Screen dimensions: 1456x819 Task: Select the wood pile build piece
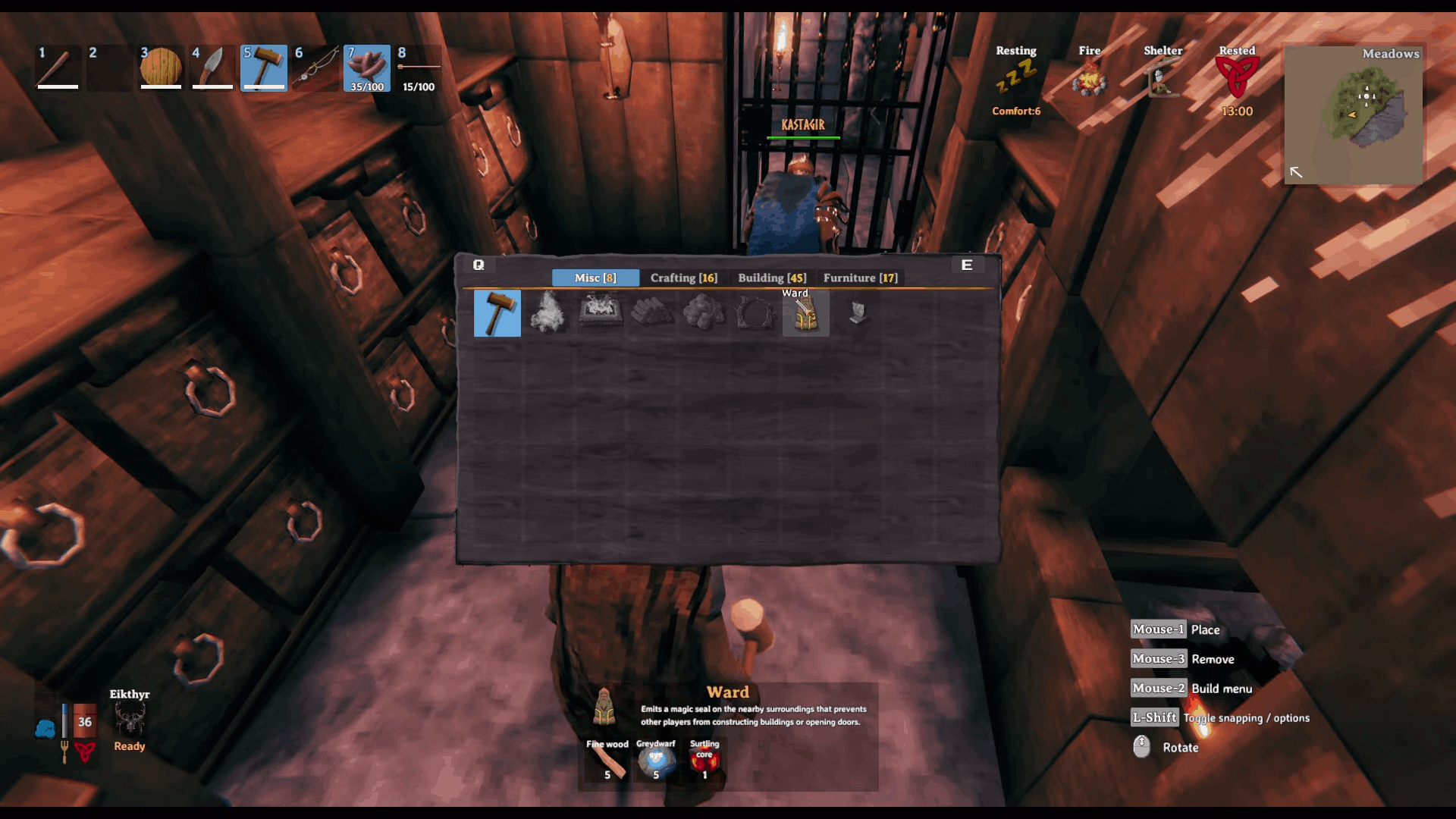[651, 313]
